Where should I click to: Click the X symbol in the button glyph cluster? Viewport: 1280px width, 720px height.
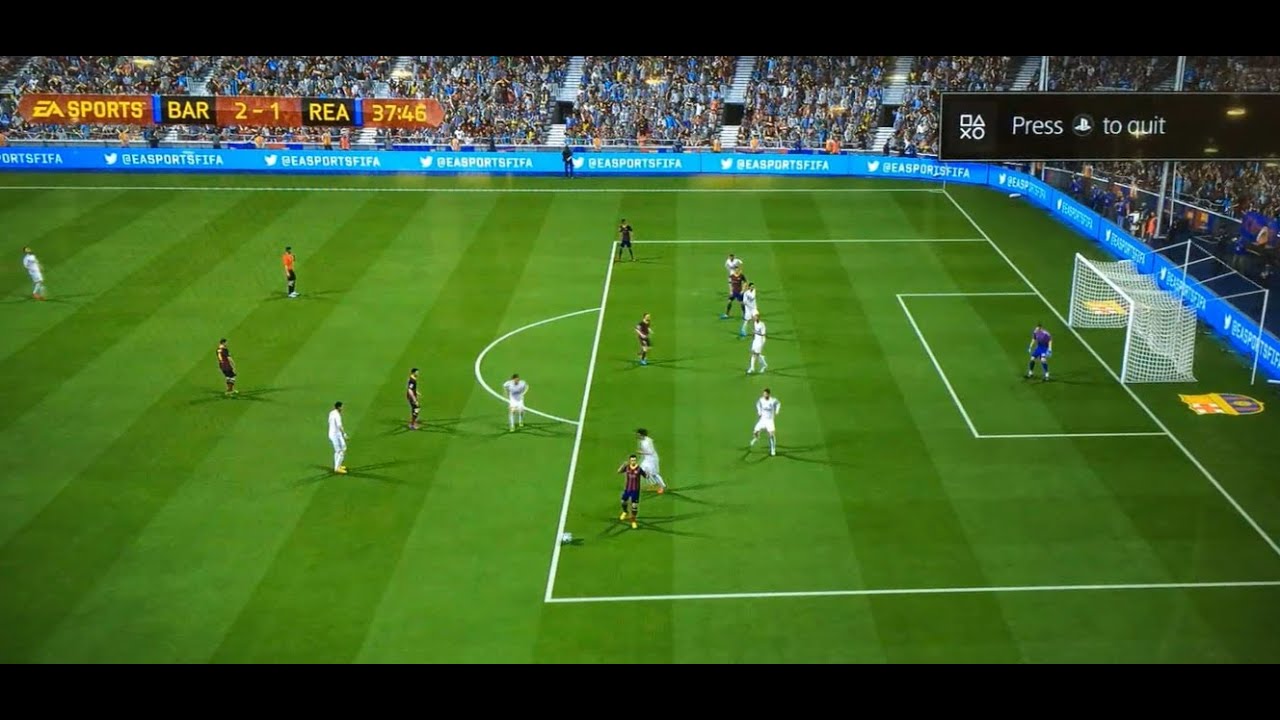[x=966, y=132]
